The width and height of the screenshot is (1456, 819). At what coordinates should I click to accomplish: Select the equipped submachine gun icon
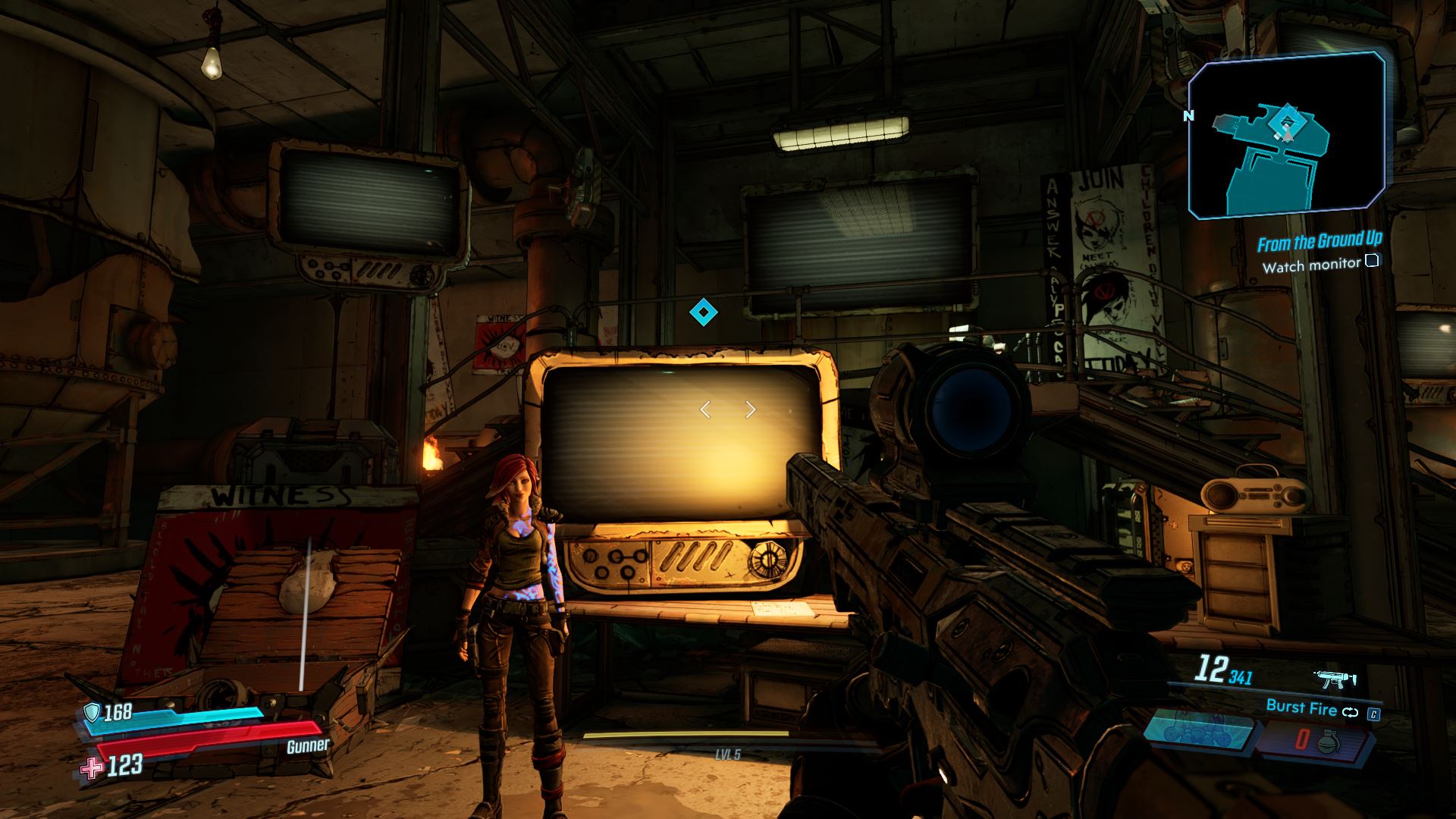(x=1337, y=679)
